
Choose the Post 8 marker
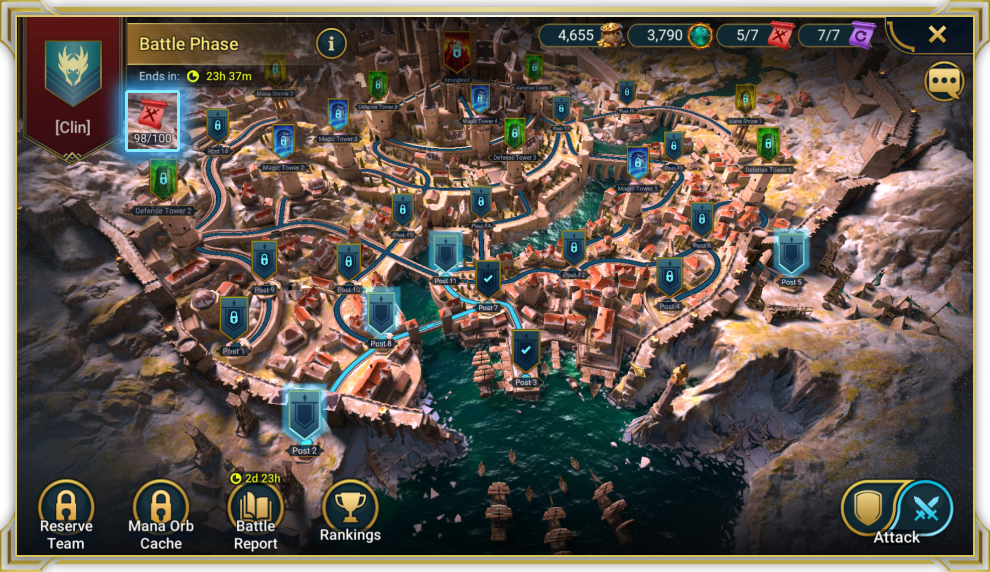tap(381, 313)
